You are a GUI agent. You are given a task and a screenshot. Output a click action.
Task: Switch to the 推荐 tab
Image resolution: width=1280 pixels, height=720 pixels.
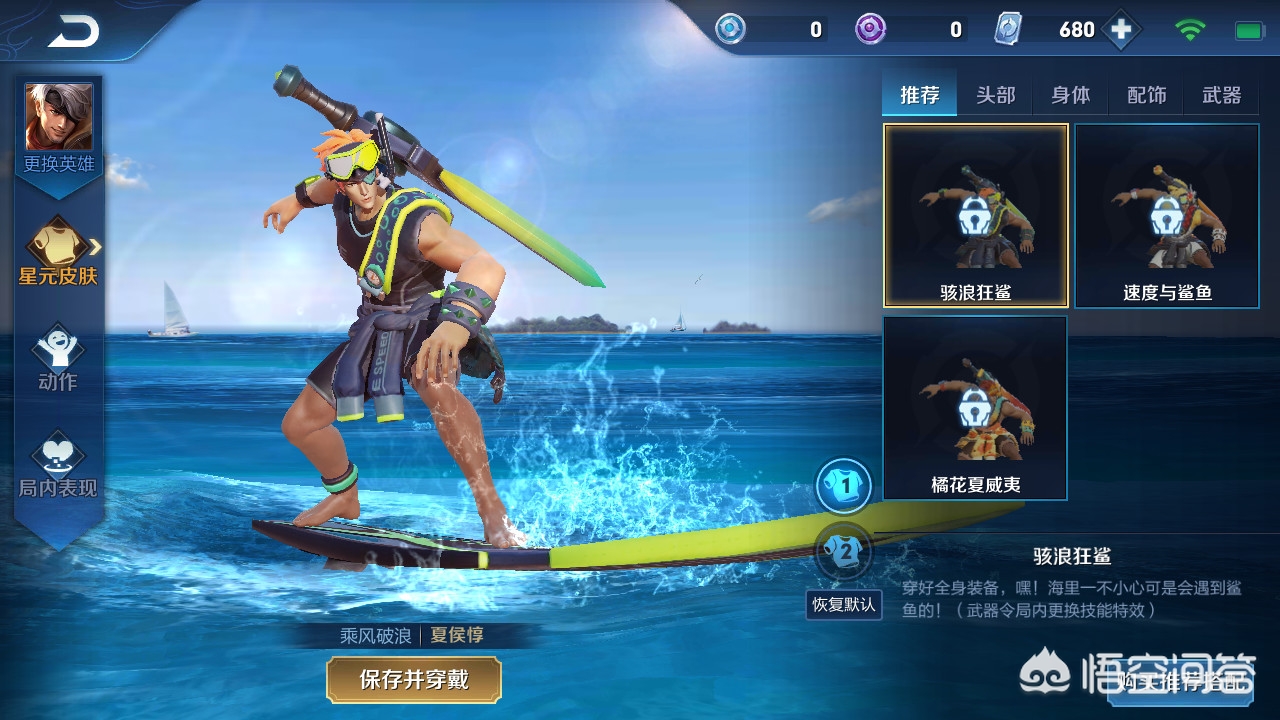pos(920,95)
